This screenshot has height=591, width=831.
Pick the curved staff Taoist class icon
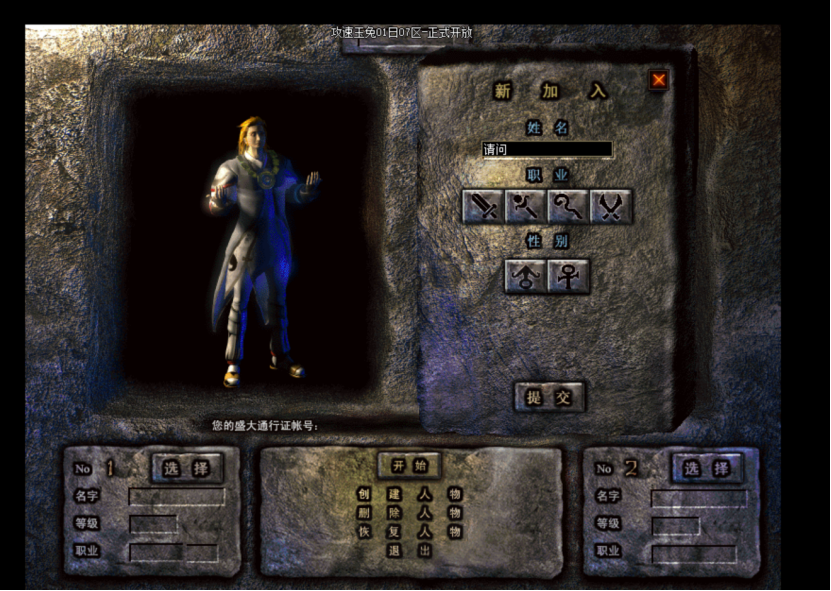click(567, 206)
